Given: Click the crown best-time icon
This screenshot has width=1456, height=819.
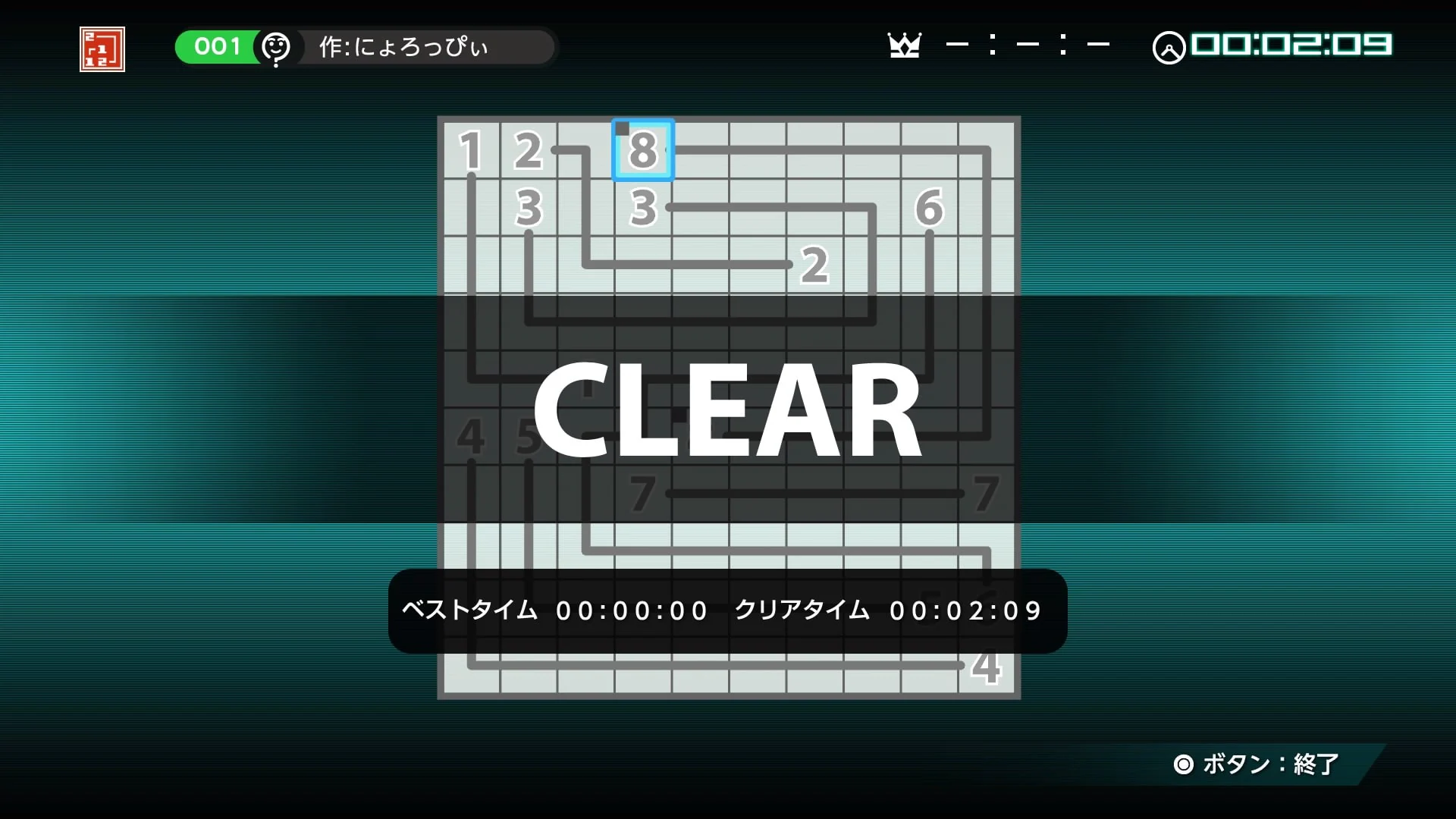Looking at the screenshot, I should point(905,45).
